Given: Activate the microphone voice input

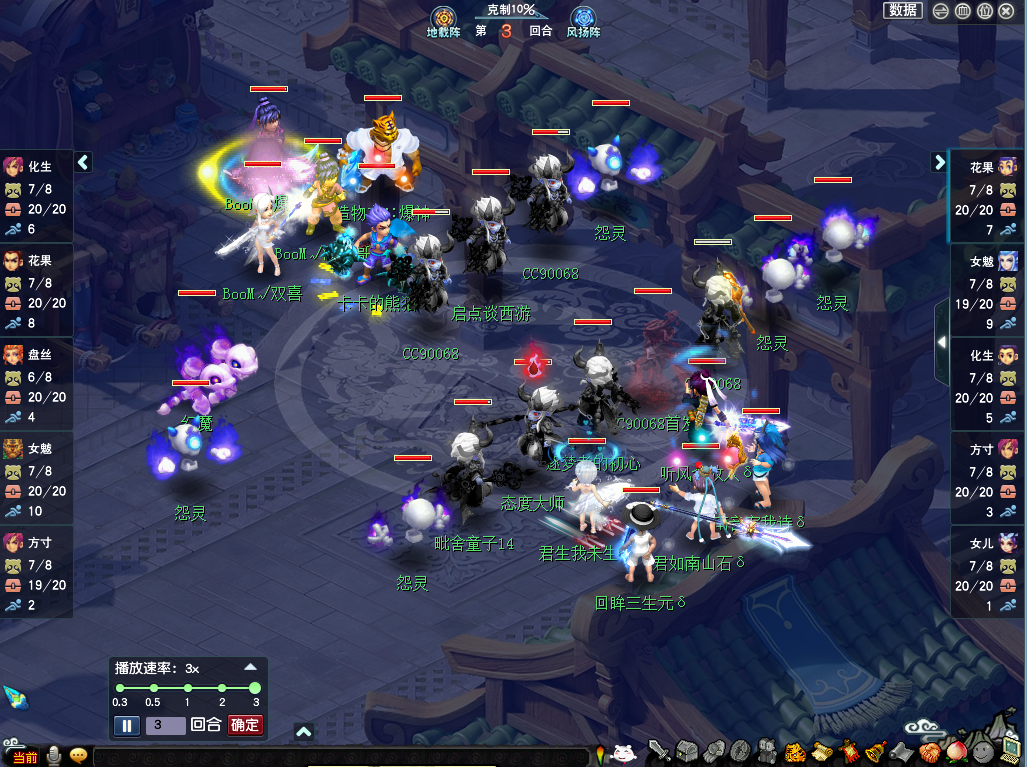Looking at the screenshot, I should [x=54, y=756].
